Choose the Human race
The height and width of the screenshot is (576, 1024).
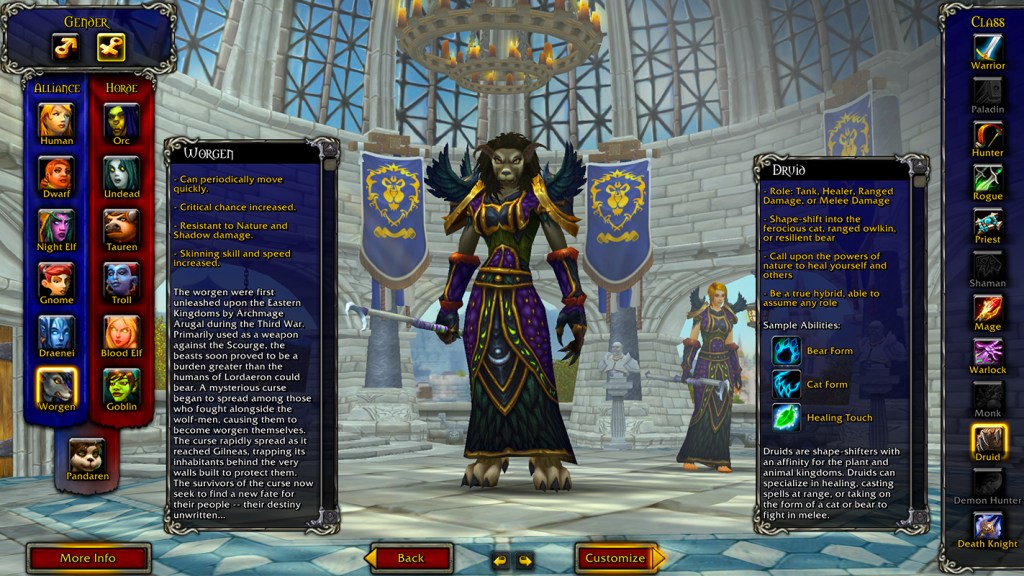coord(57,120)
